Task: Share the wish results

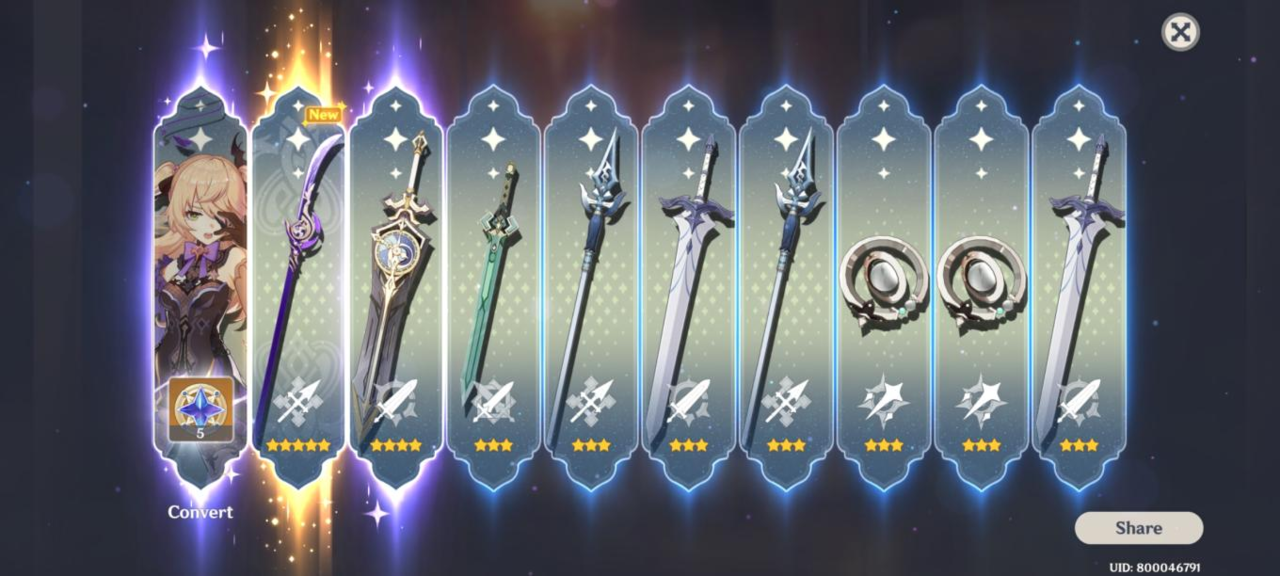Action: coord(1138,528)
